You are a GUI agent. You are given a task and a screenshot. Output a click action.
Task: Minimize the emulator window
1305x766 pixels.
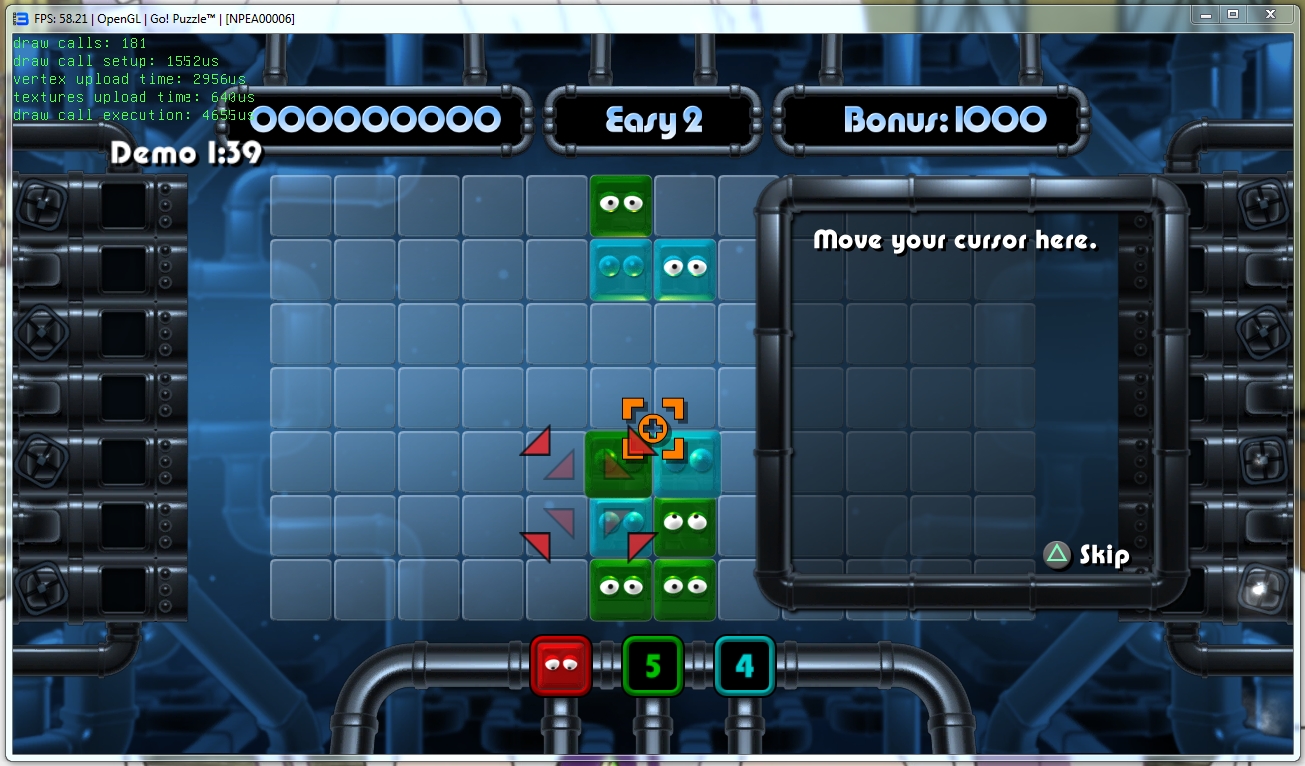tap(1206, 14)
